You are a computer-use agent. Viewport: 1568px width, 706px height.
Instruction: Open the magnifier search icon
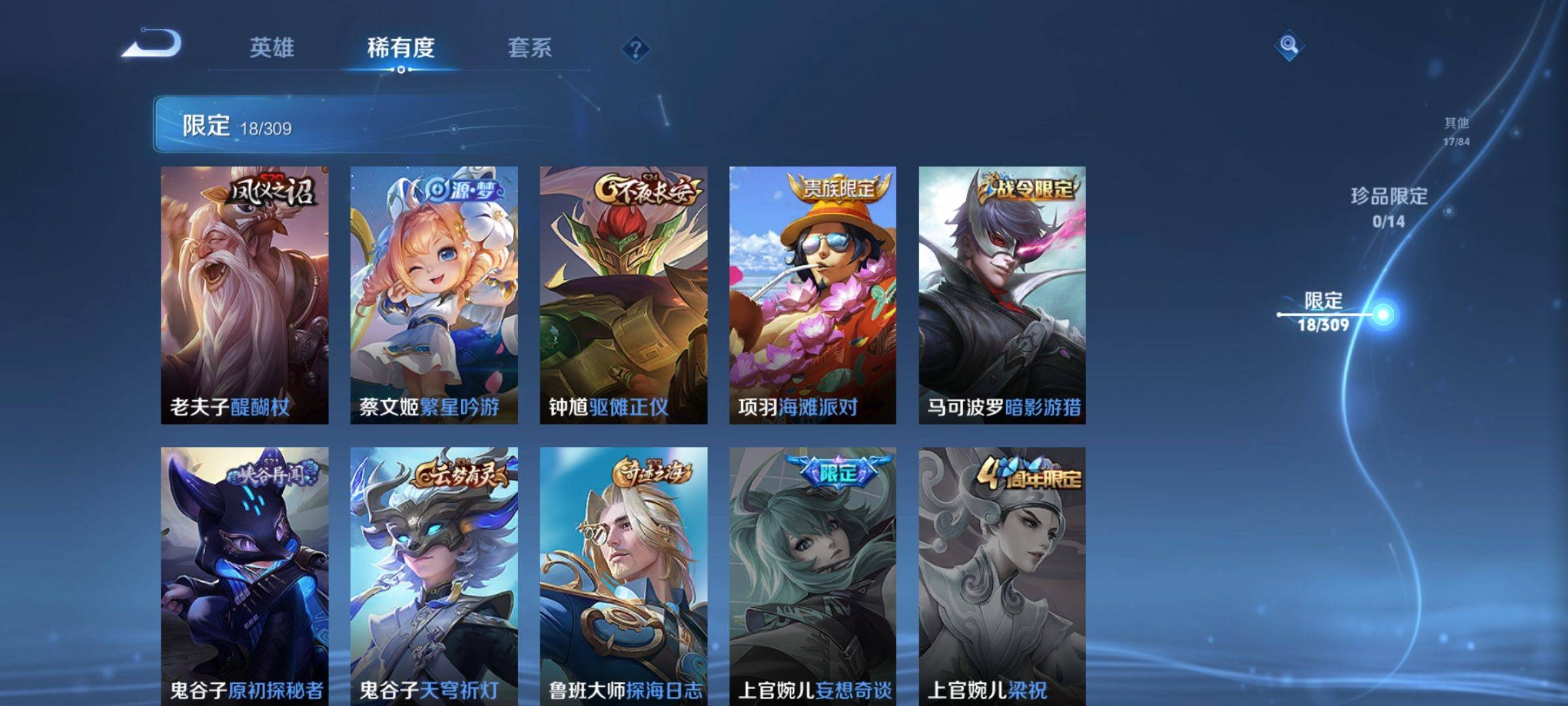coord(1288,45)
